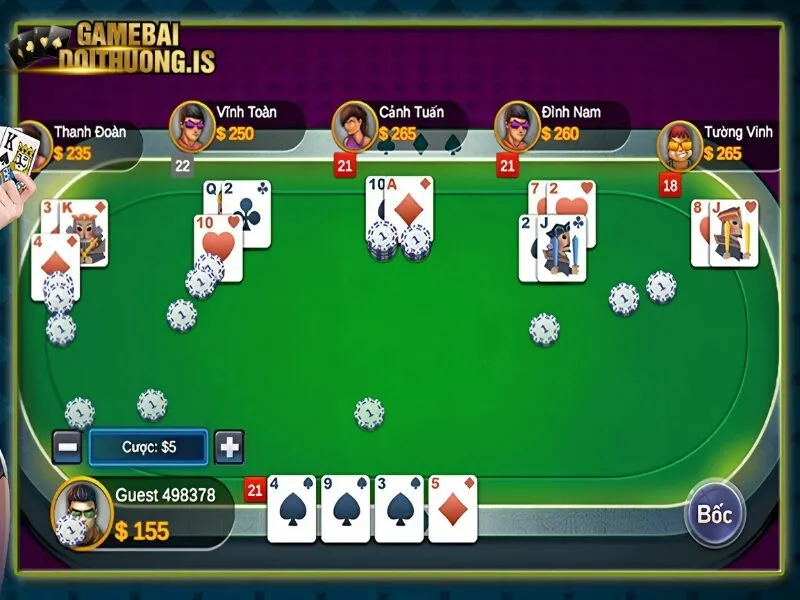
Task: Select the Cược: $5 bet field
Action: pyautogui.click(x=148, y=447)
